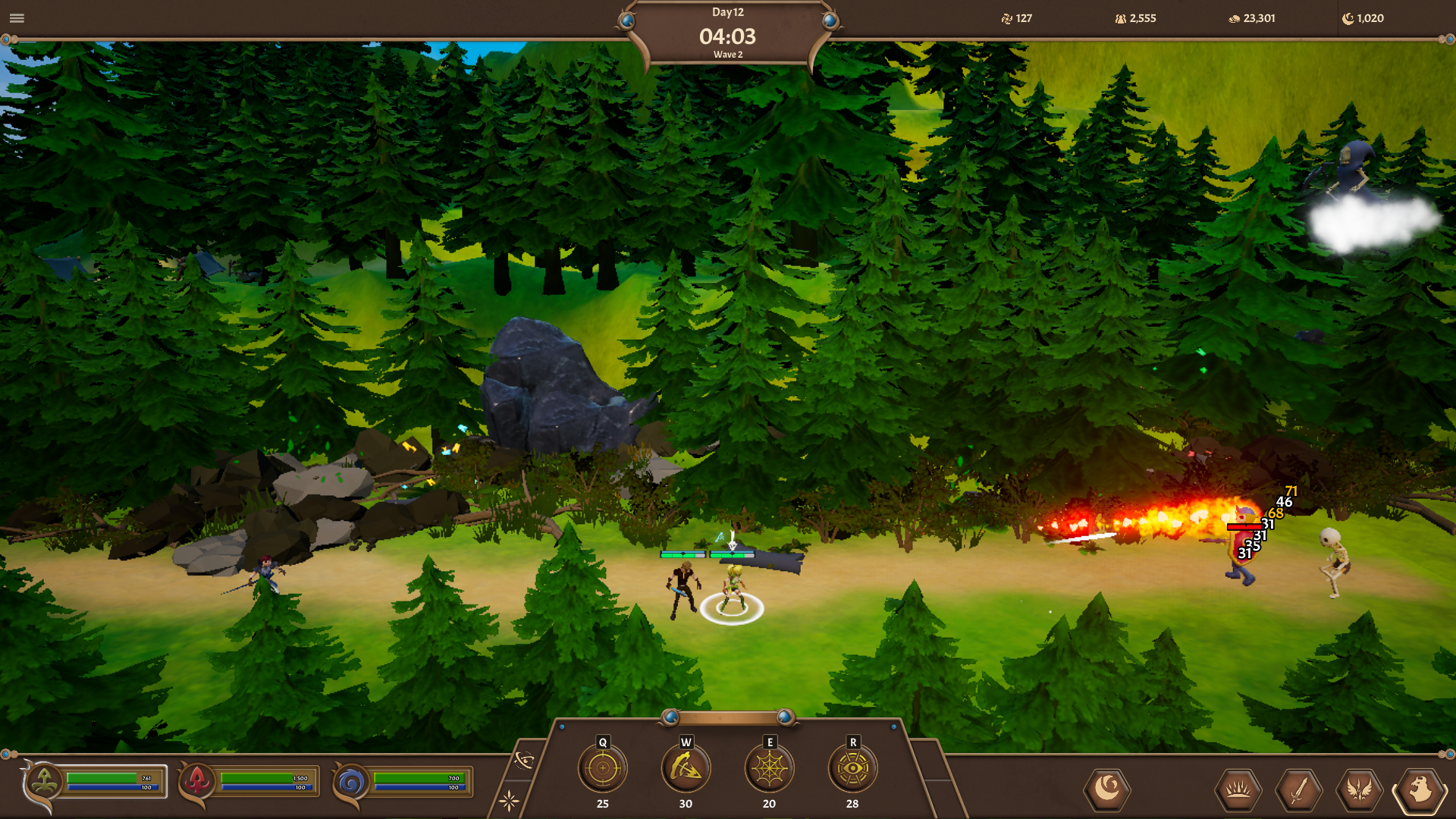This screenshot has height=819, width=1456.
Task: Select the green trident hero portrait
Action: pyautogui.click(x=44, y=781)
